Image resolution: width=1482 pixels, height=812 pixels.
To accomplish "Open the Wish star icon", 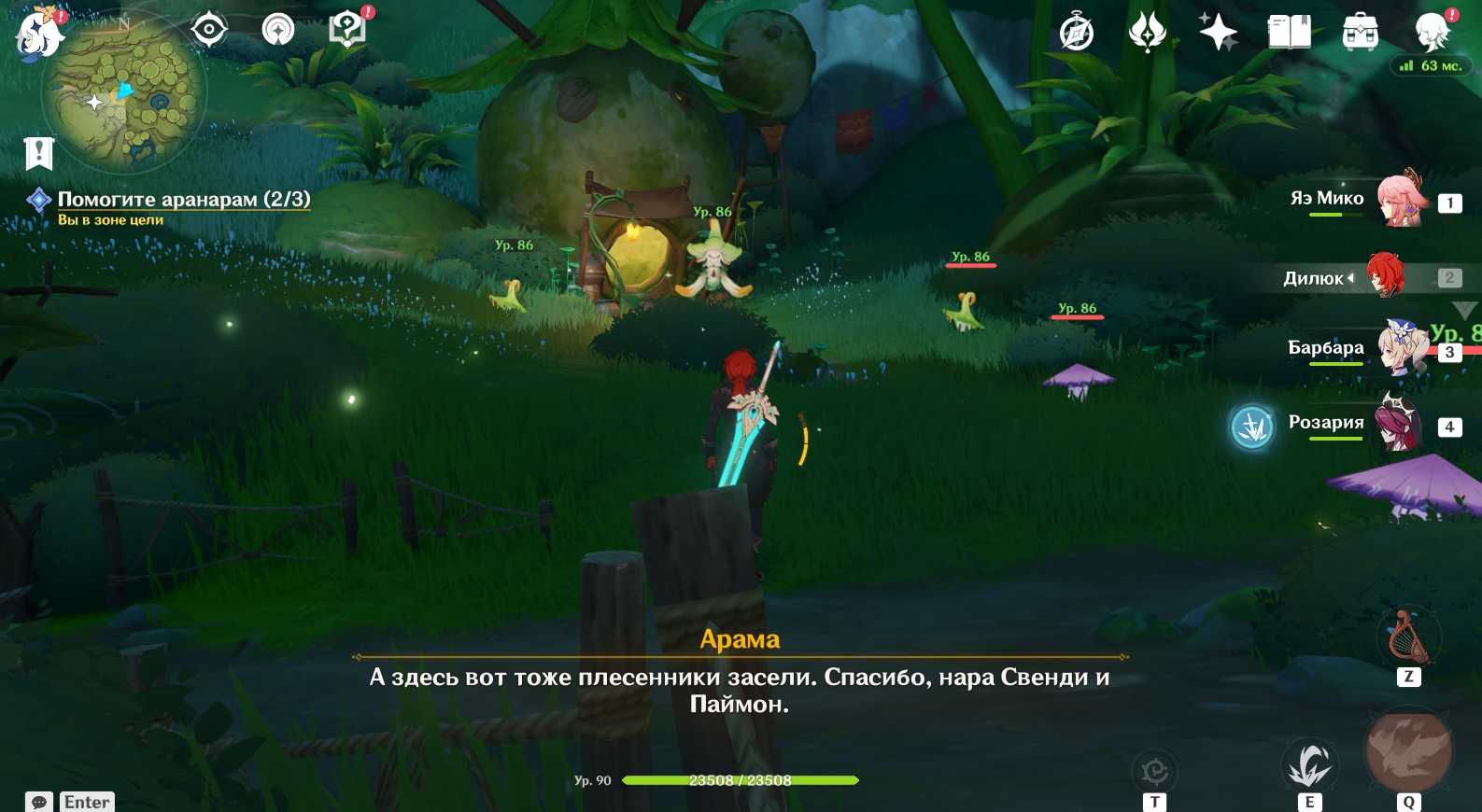I will pyautogui.click(x=1218, y=33).
